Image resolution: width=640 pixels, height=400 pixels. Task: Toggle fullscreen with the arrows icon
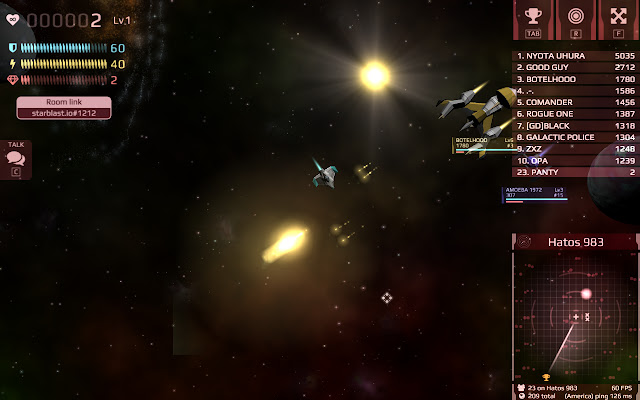point(618,20)
